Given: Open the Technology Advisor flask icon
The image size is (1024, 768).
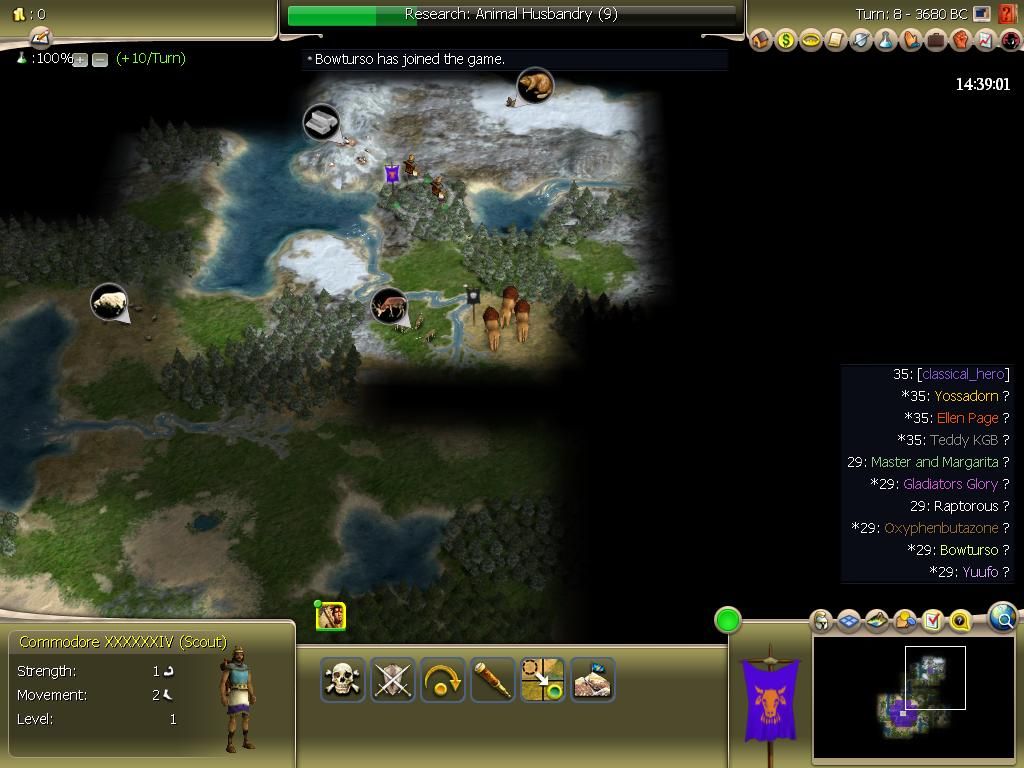Looking at the screenshot, I should (886, 41).
